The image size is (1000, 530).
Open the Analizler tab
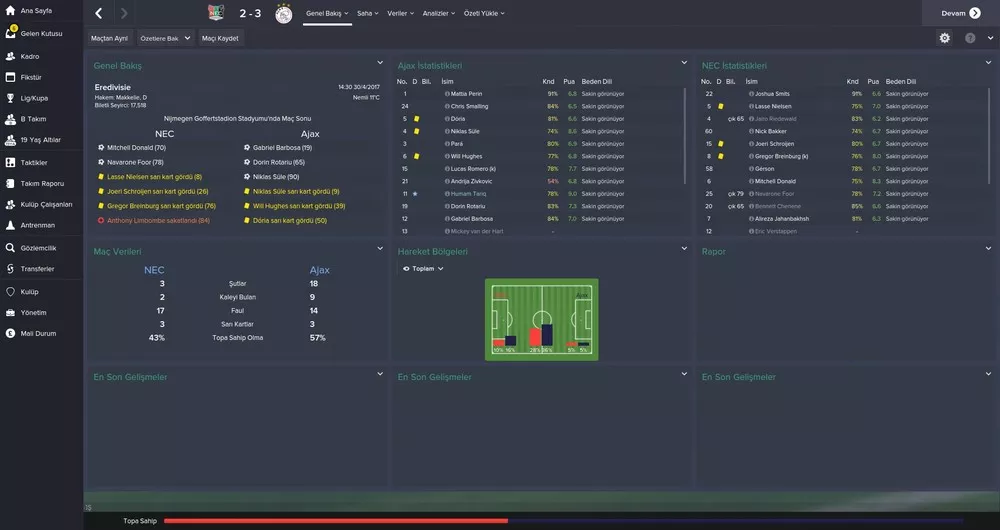pos(438,14)
